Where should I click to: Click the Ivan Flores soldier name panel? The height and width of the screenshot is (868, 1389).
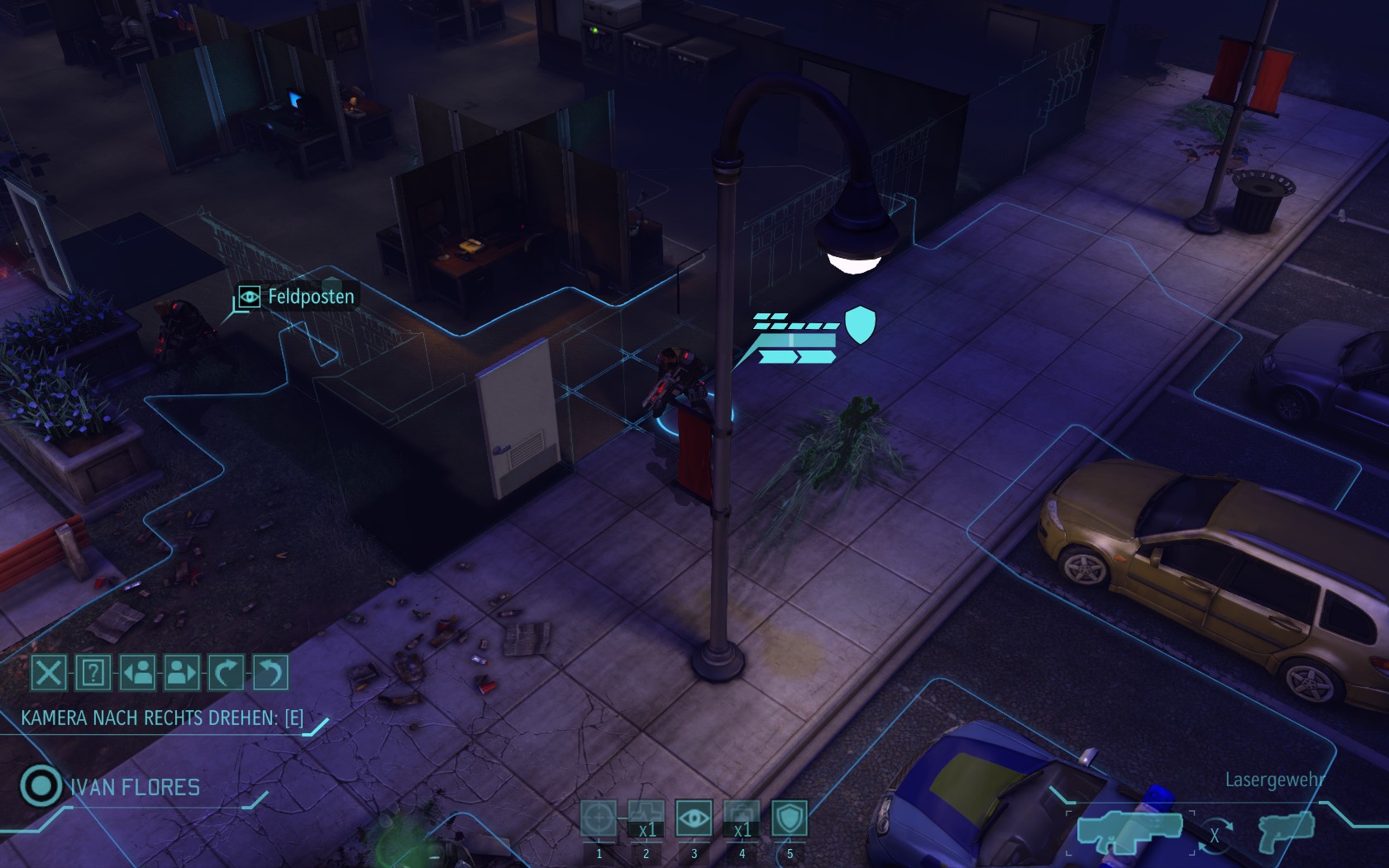[x=135, y=787]
